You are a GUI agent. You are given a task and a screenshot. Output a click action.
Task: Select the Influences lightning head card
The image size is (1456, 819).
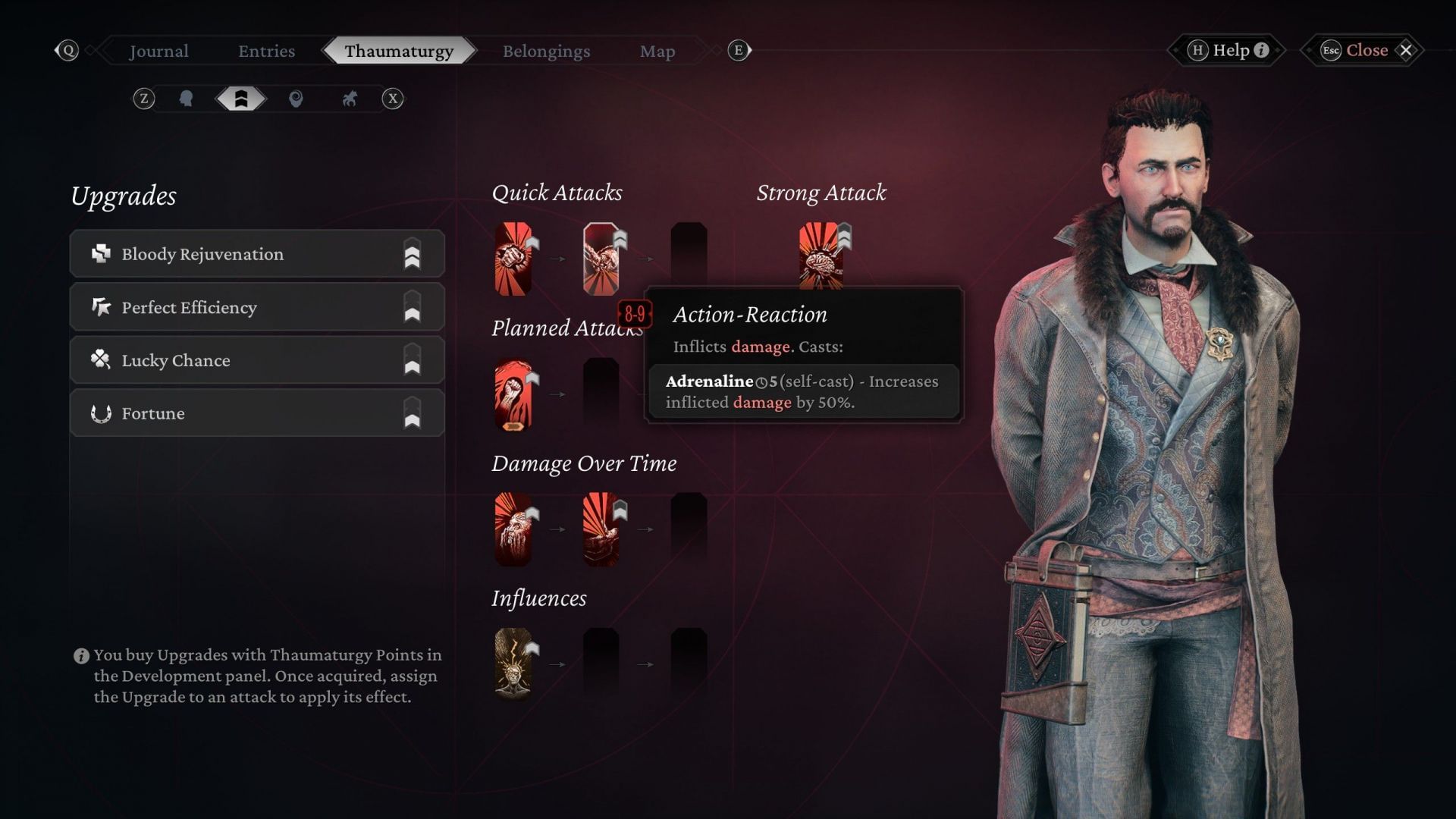pos(513,664)
